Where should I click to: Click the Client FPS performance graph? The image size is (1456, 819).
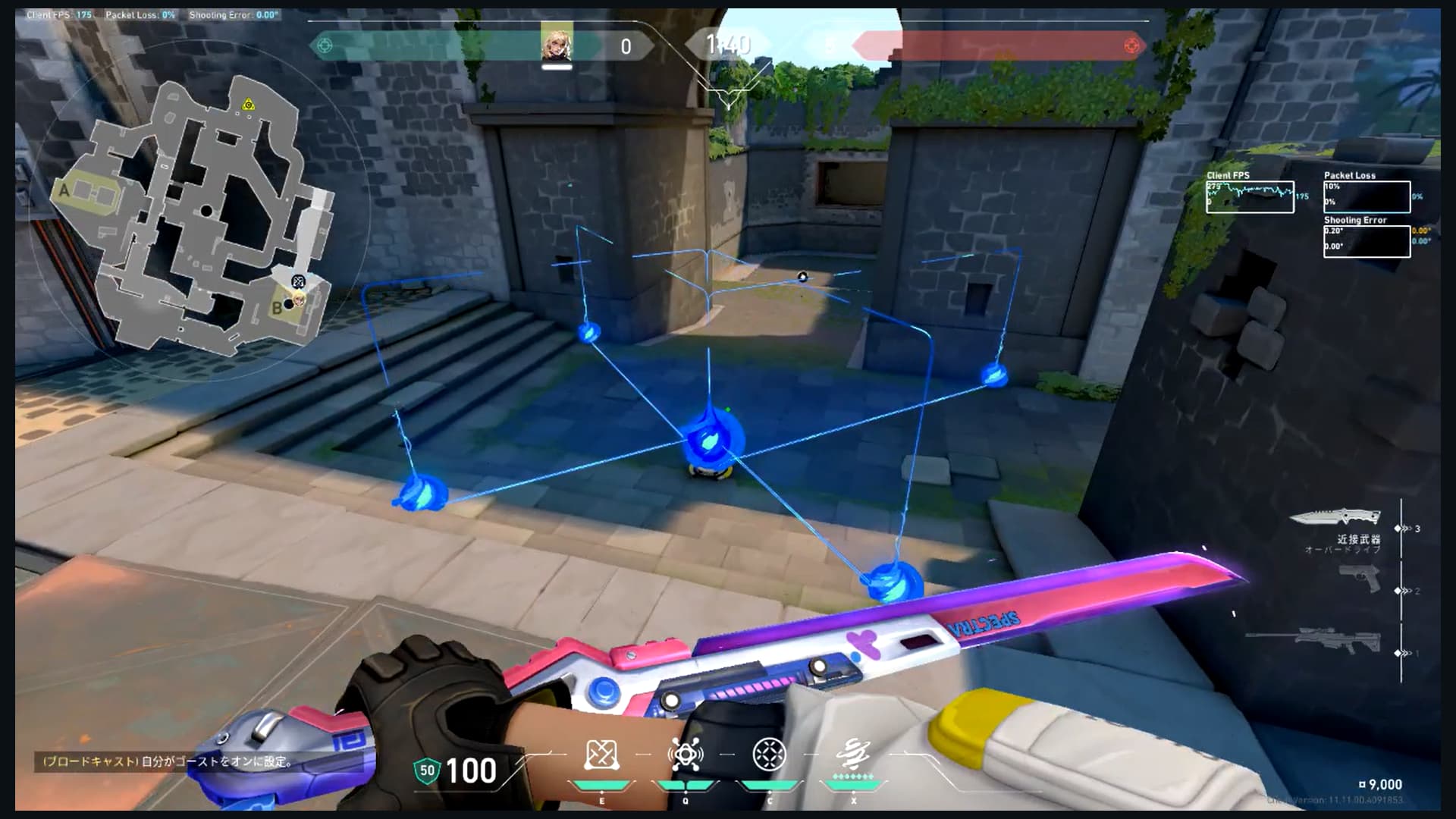point(1250,199)
